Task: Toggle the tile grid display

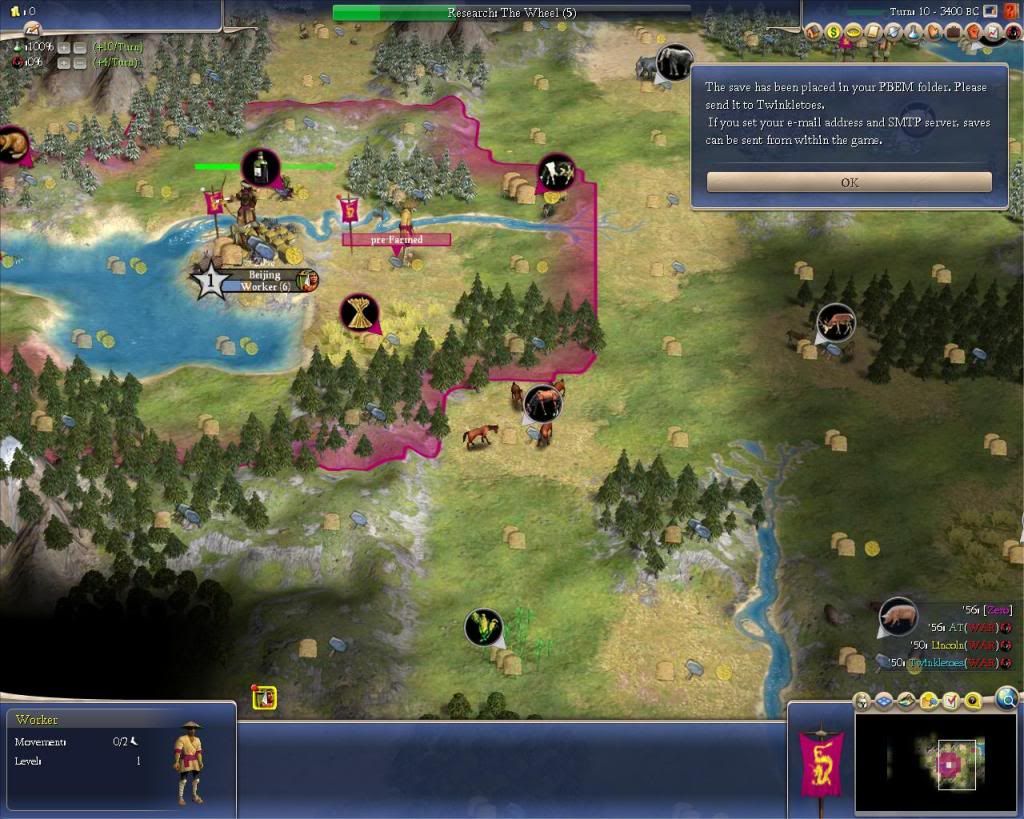Action: tap(886, 700)
